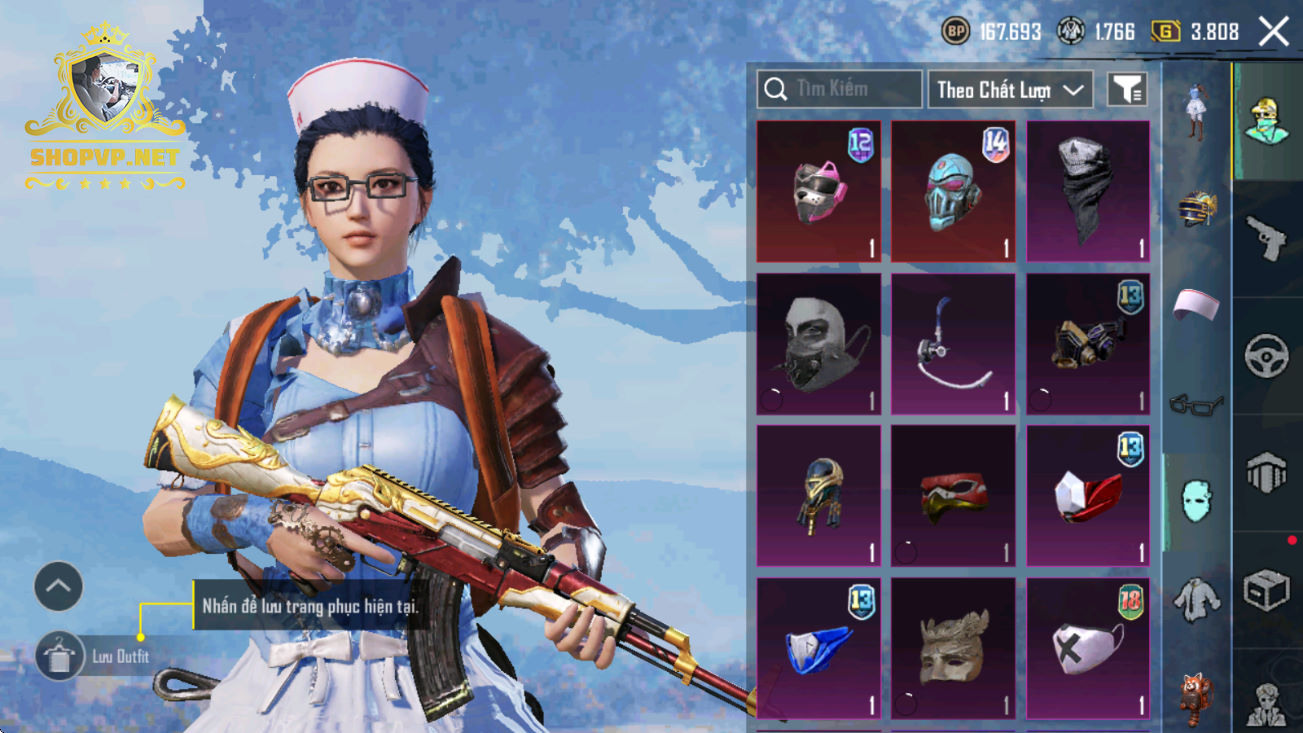Select the blue and white mask
Image resolution: width=1303 pixels, height=733 pixels.
[819, 648]
